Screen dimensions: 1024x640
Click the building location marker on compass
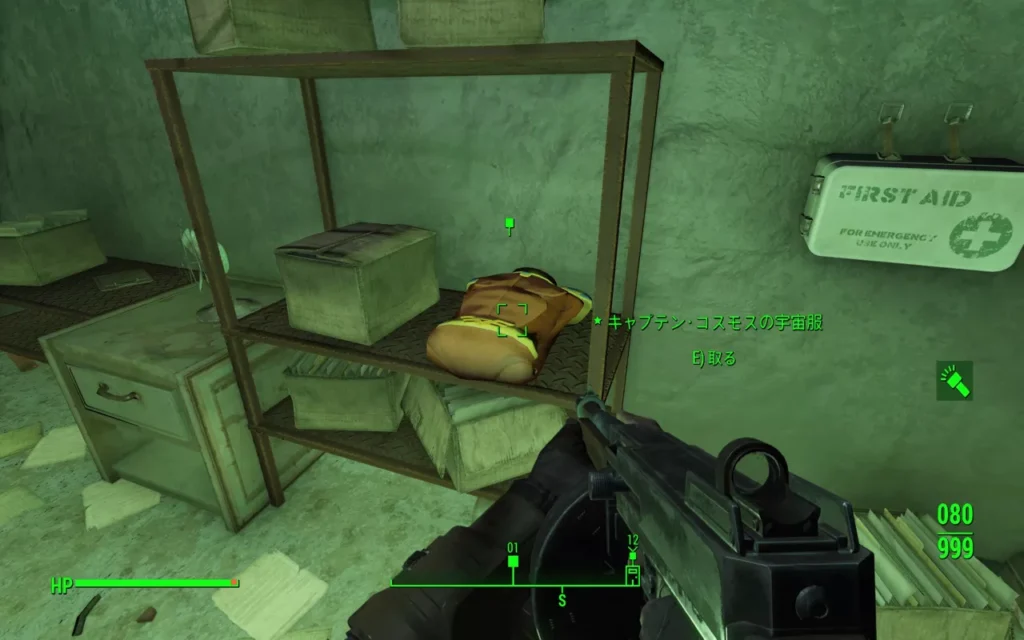(x=632, y=573)
